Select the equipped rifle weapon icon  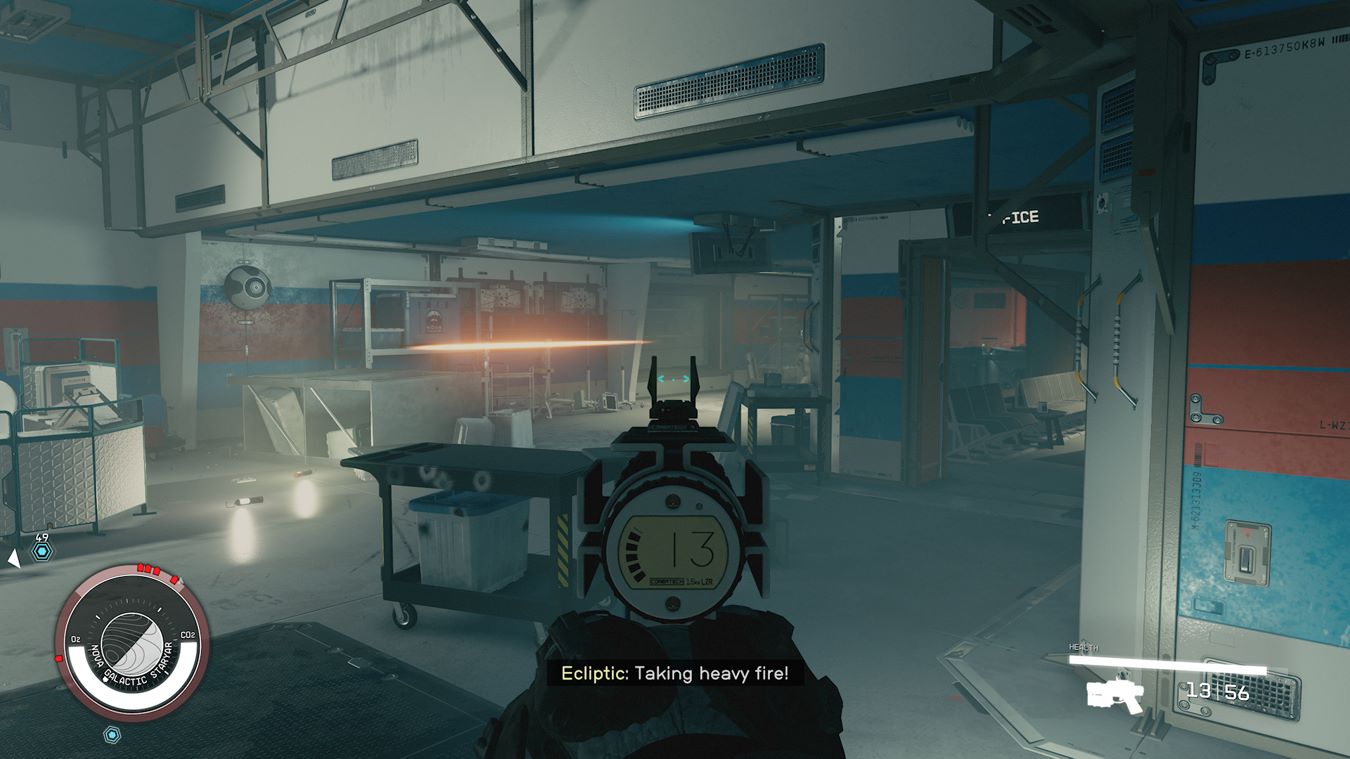point(1115,693)
